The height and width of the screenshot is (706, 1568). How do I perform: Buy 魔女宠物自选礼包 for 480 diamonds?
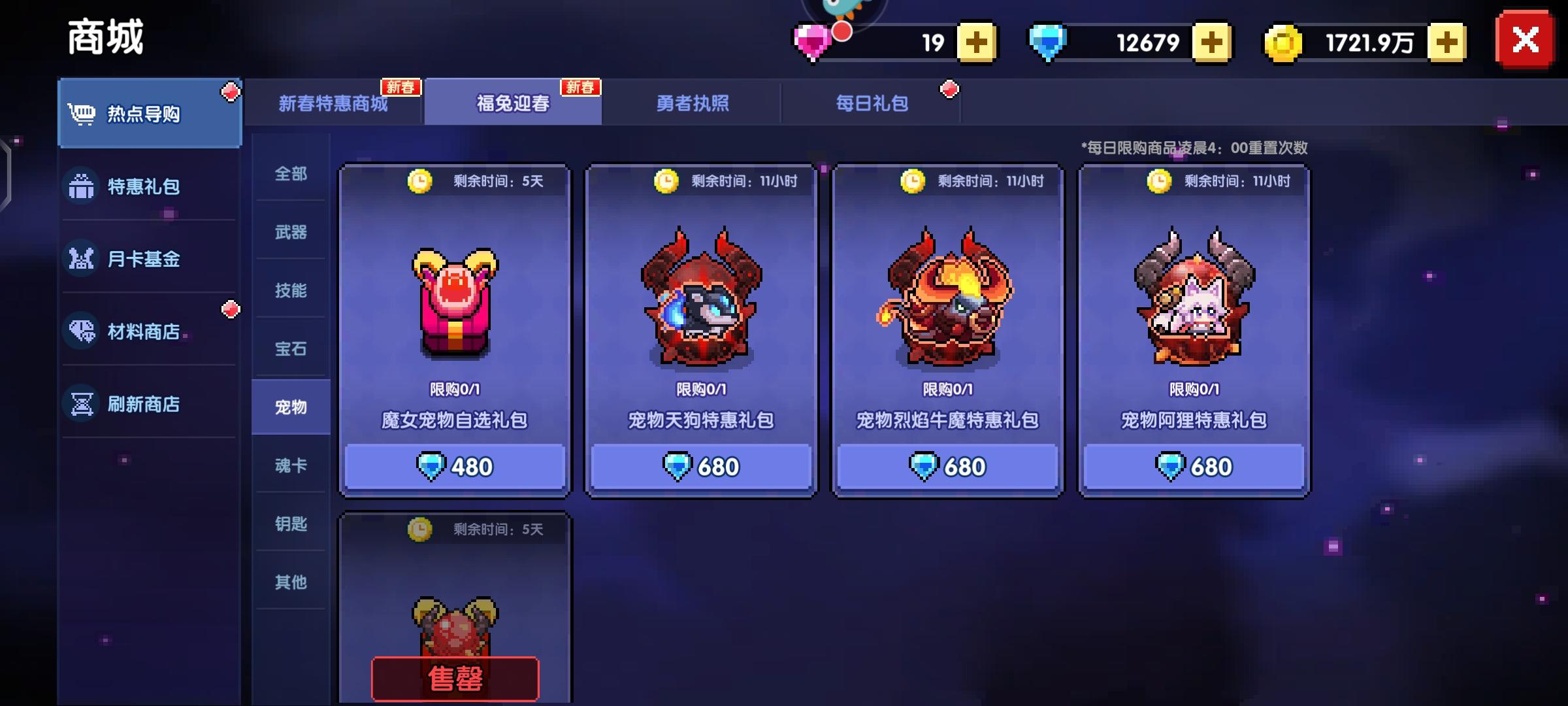[455, 465]
